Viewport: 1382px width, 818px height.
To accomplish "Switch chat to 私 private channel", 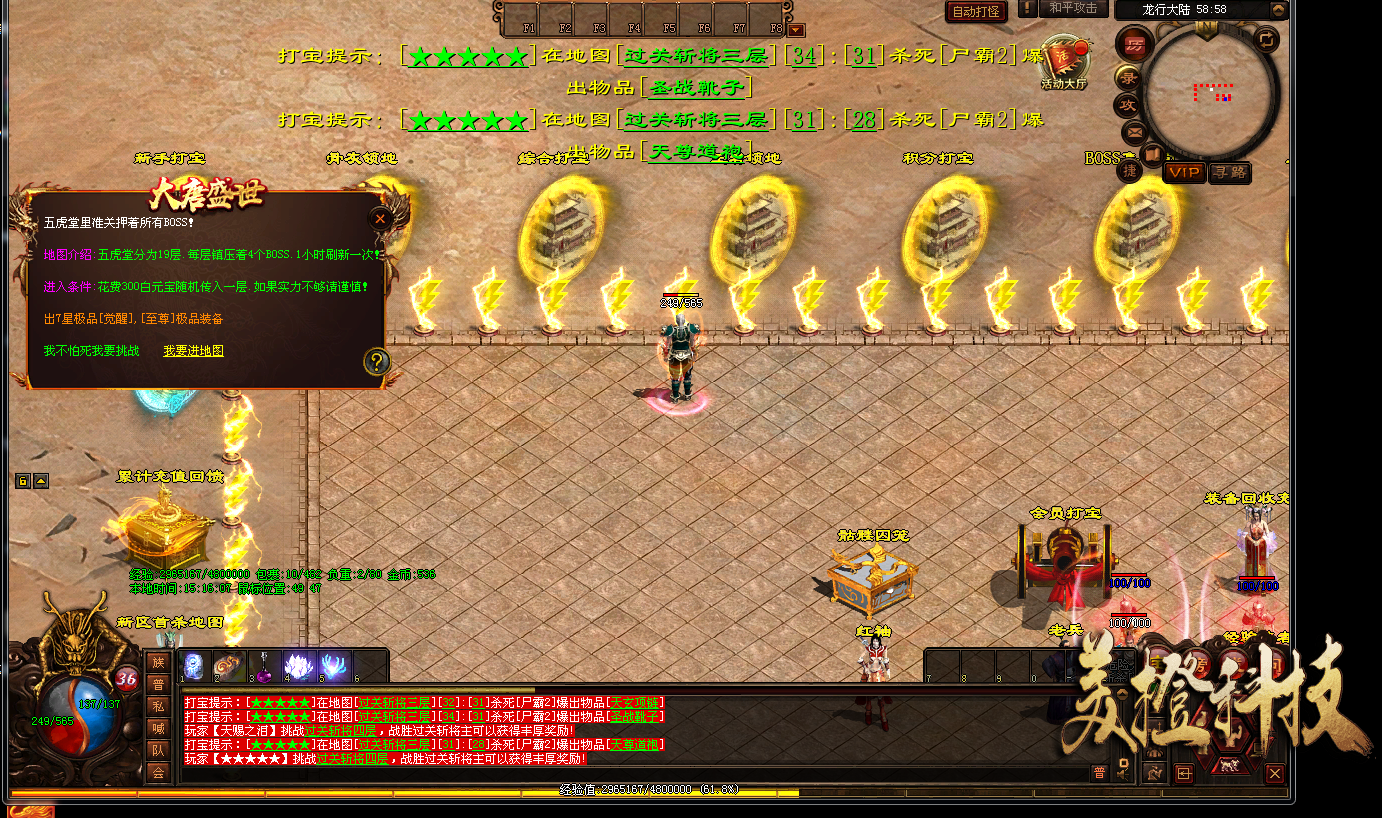I will coord(158,706).
